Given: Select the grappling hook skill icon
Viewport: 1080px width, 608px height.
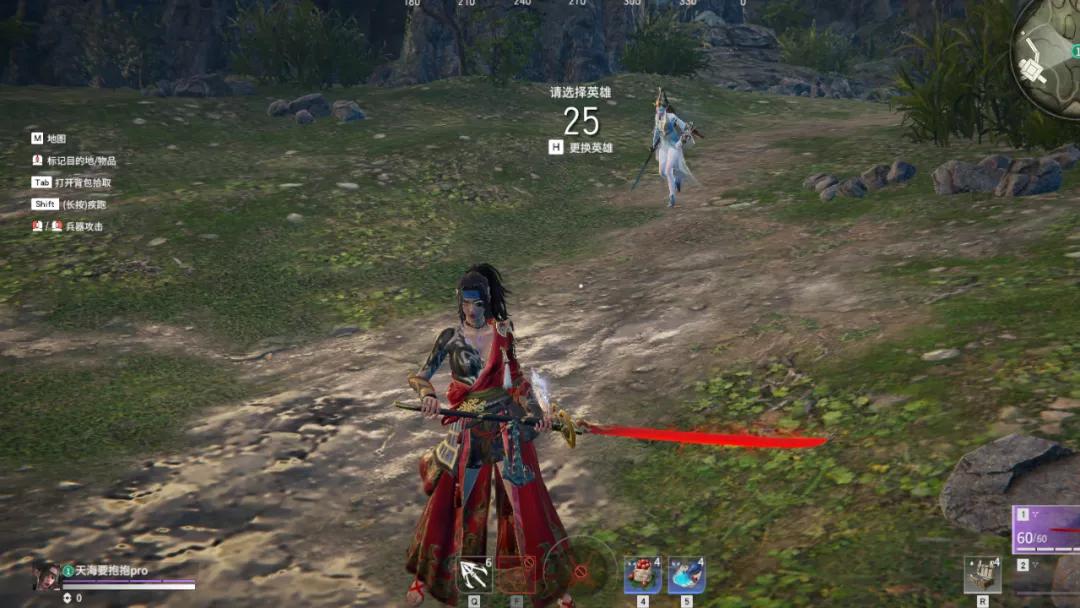Looking at the screenshot, I should pyautogui.click(x=473, y=575).
